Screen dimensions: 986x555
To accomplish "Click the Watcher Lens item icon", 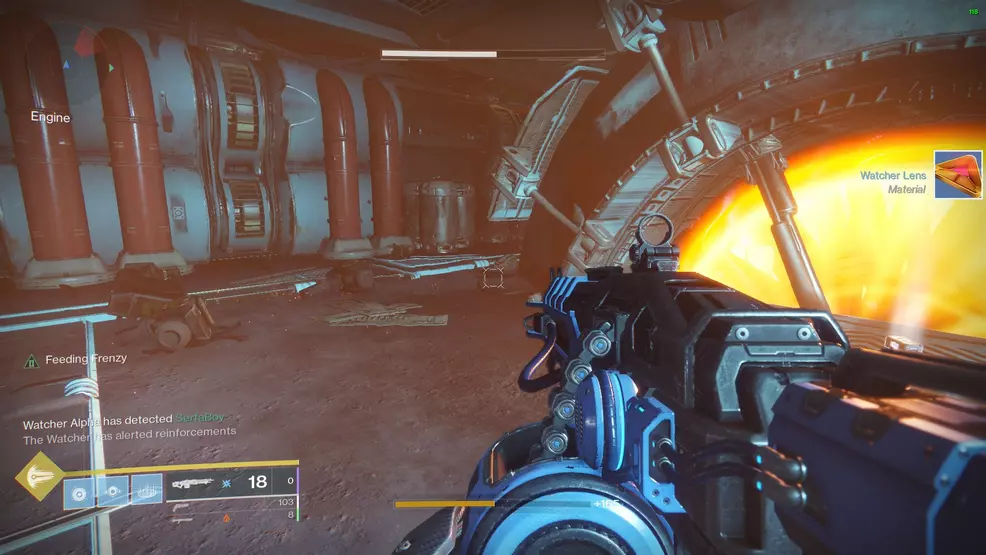I will tap(959, 175).
